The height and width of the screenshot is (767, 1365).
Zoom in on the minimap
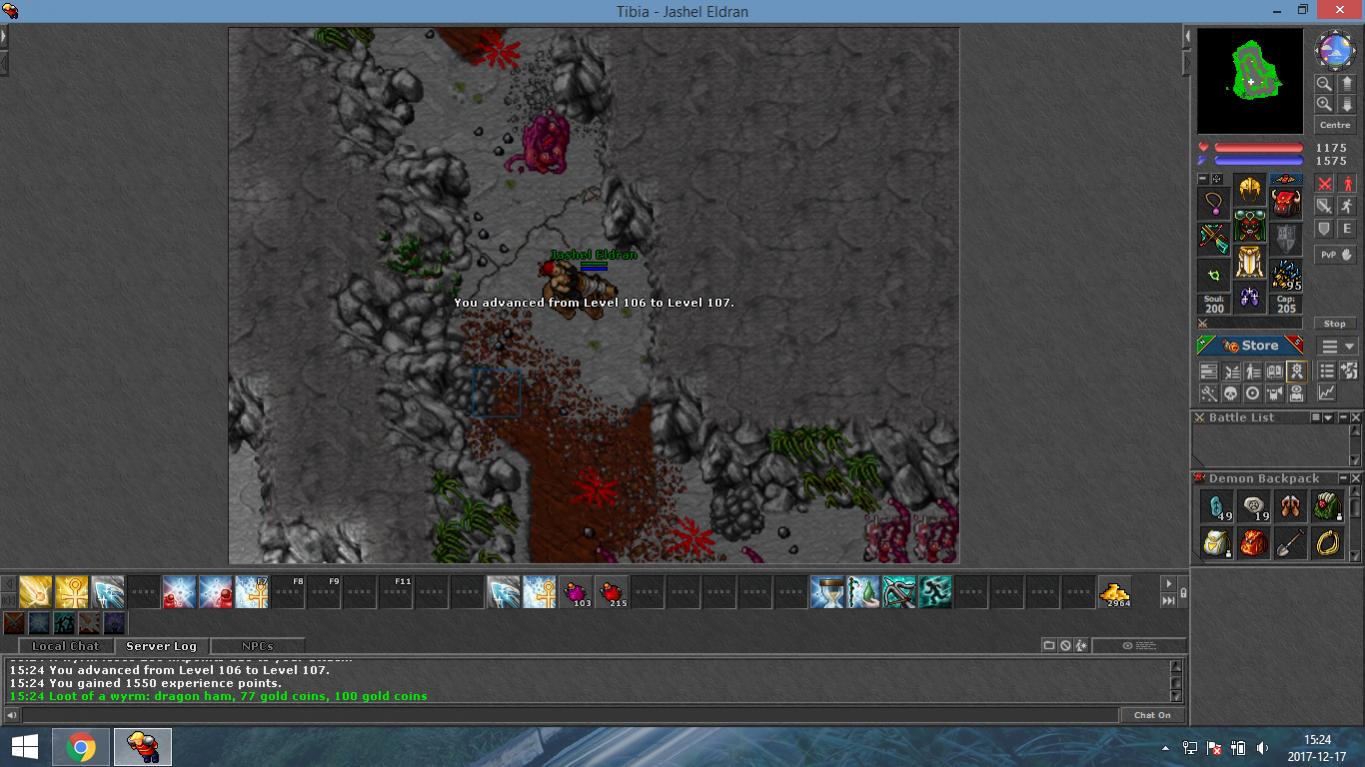[1324, 104]
